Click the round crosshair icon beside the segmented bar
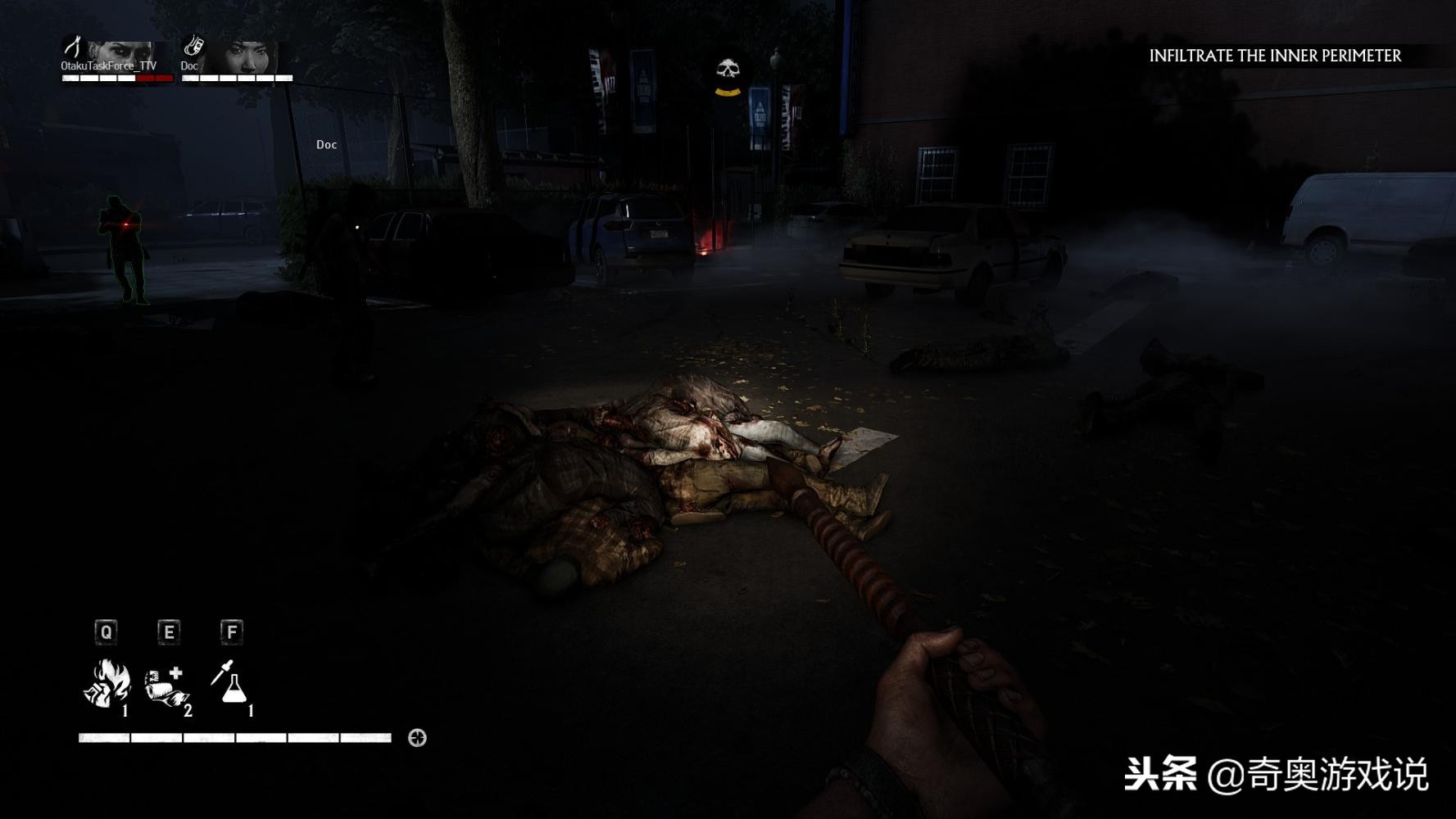The image size is (1456, 819). tap(417, 738)
